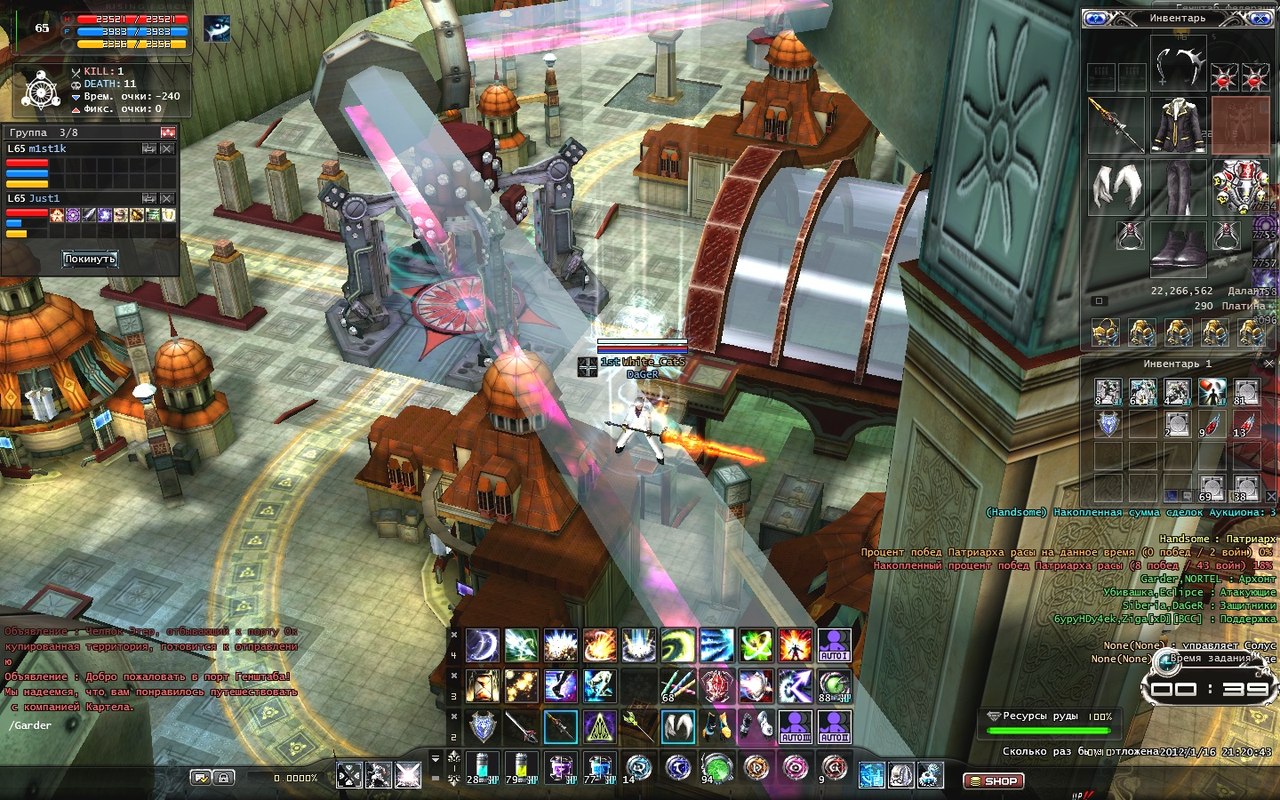Close the Инвентарь 1 bag panel
This screenshot has height=800, width=1280.
(1269, 364)
